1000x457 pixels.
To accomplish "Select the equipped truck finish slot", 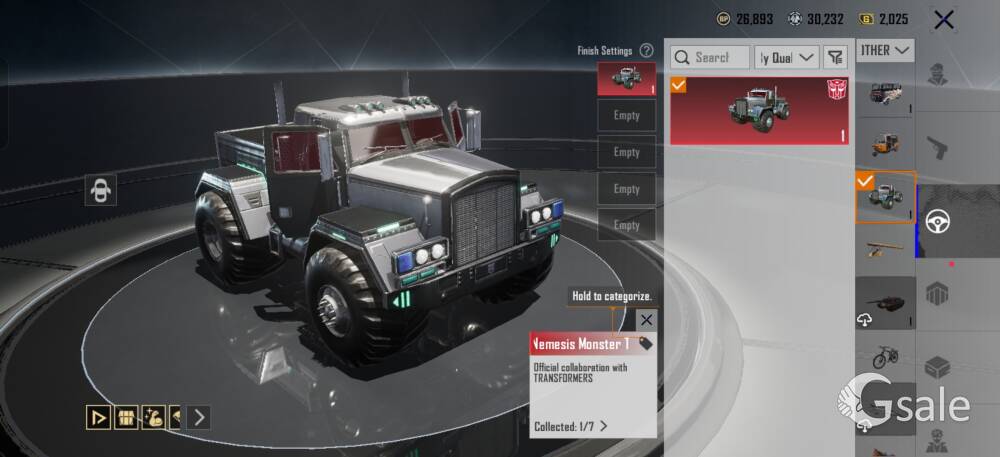I will coord(626,79).
